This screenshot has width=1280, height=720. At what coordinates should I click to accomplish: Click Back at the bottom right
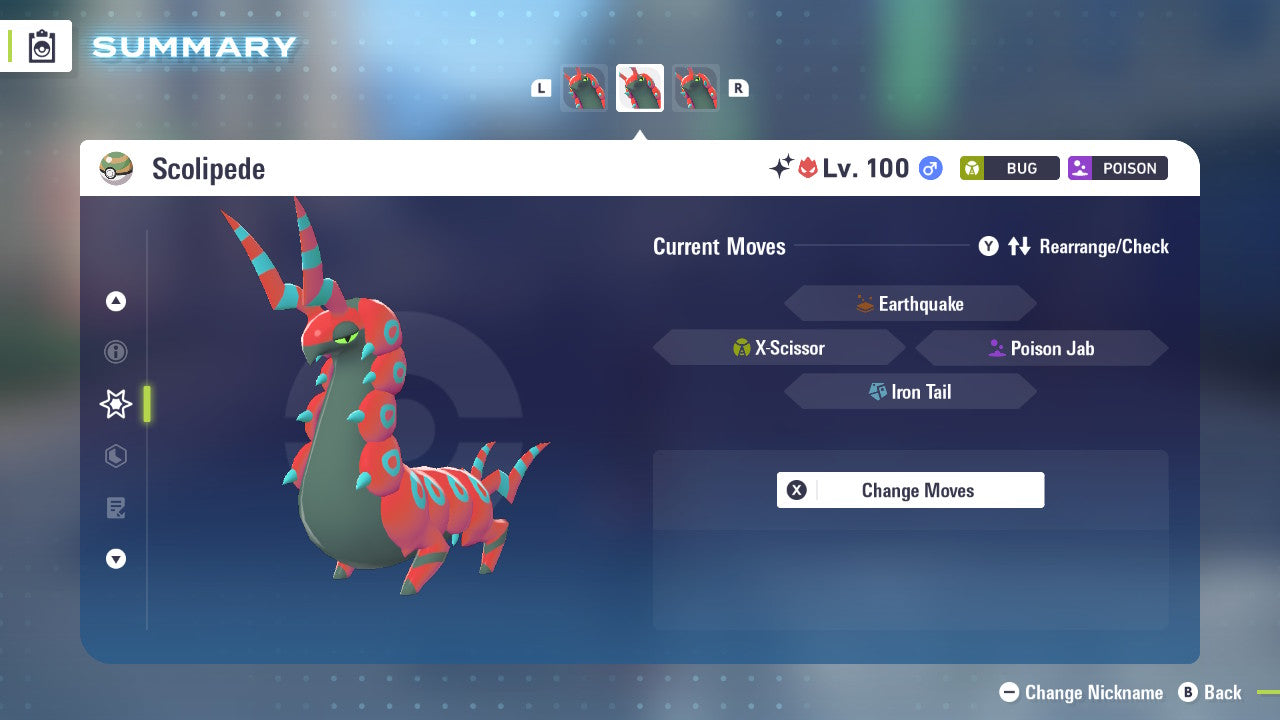(x=1212, y=692)
